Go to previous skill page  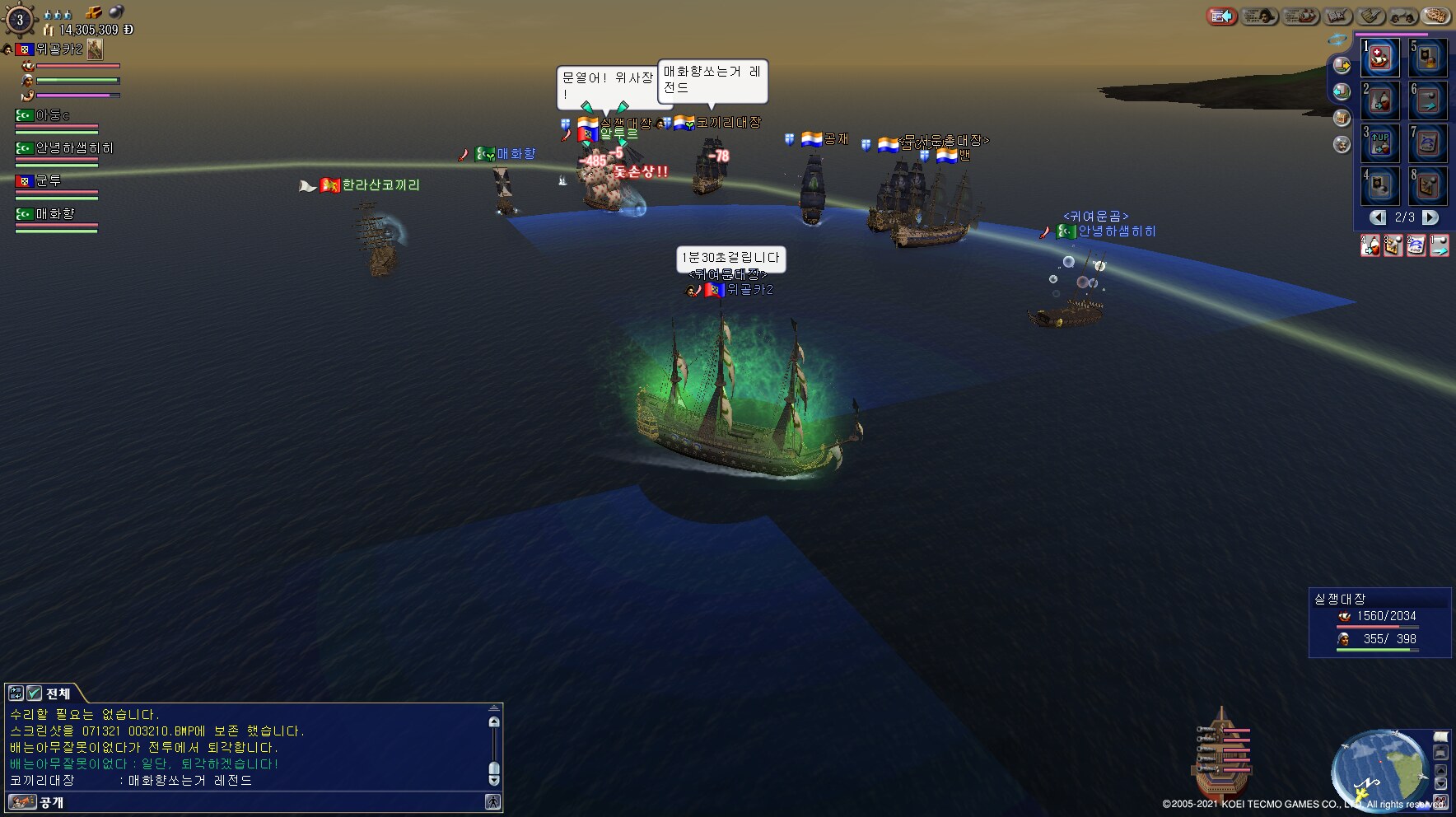coord(1378,217)
